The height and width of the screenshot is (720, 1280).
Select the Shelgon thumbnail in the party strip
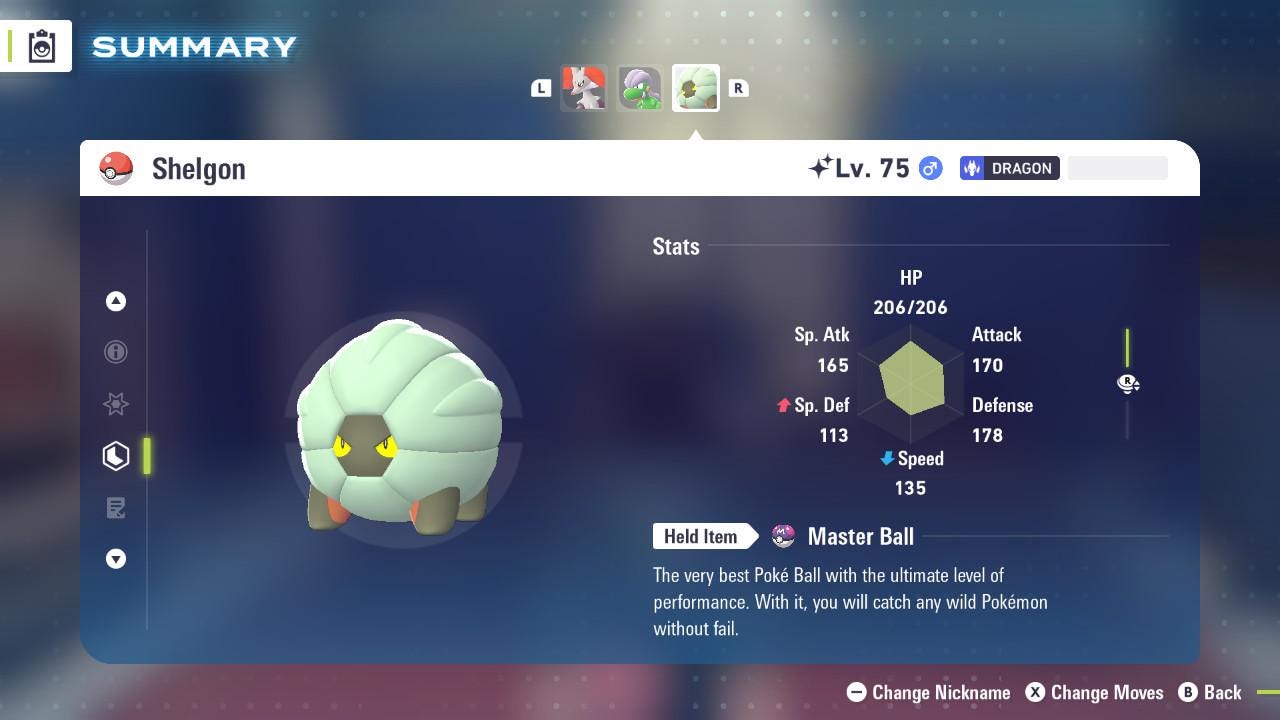pyautogui.click(x=695, y=88)
